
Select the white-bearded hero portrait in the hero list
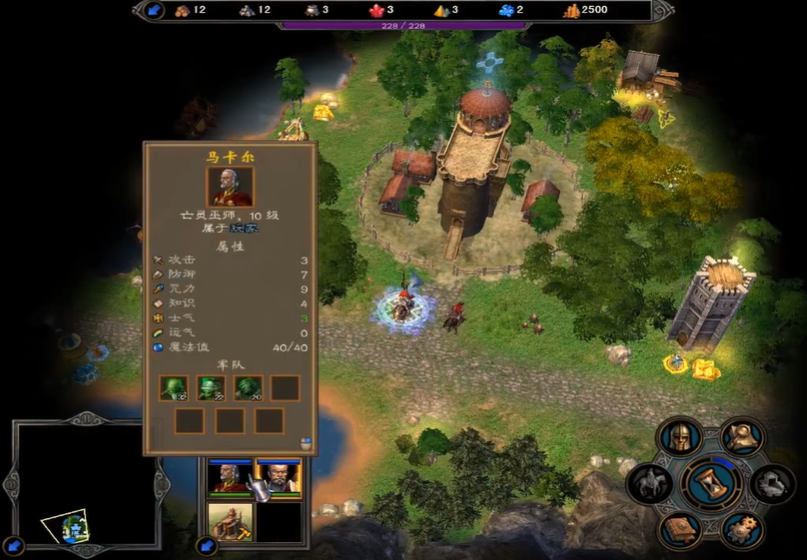coord(229,478)
